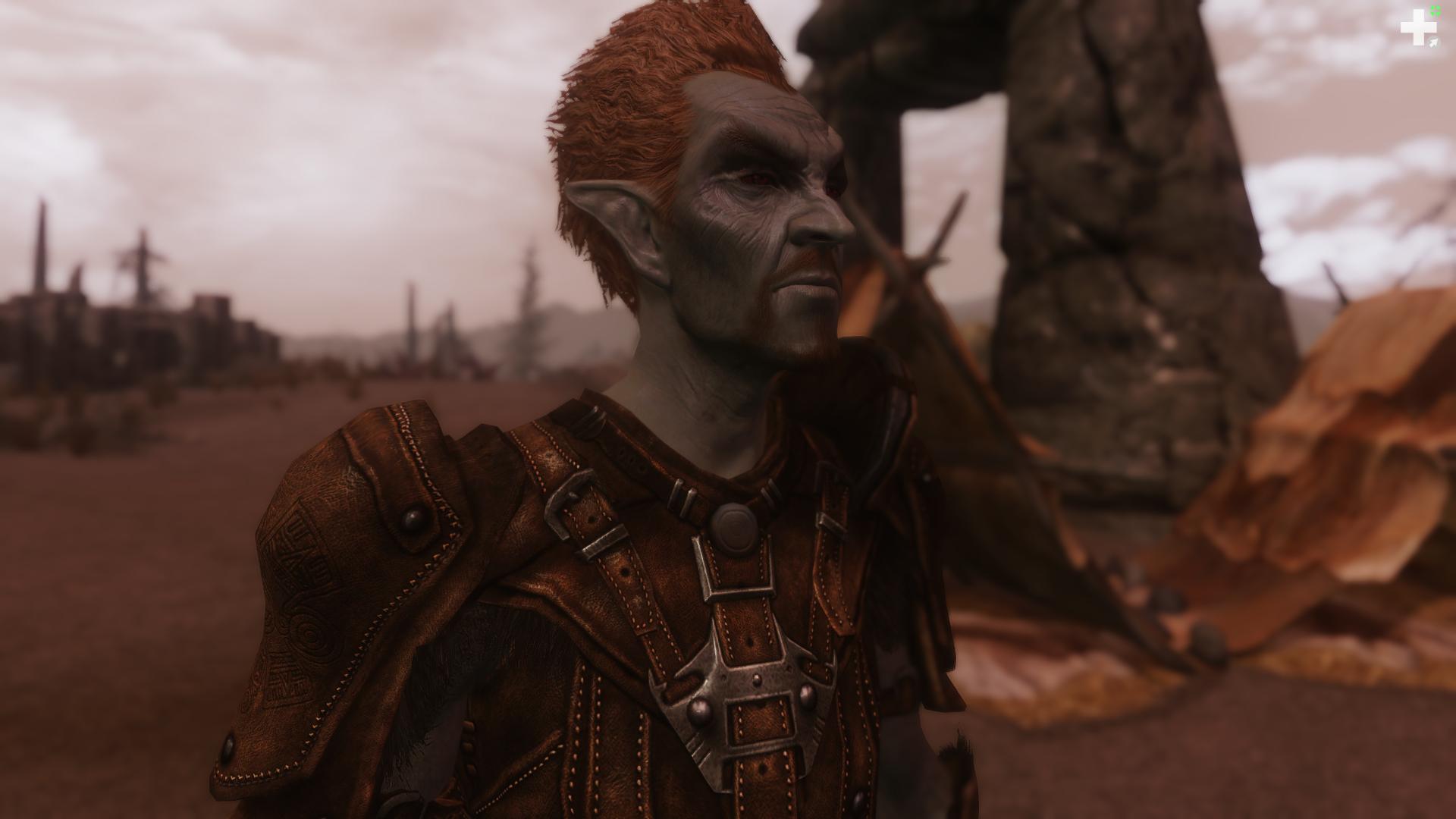Click the white plus overlay icon
Screen dimensions: 1456x819
(x=1415, y=30)
